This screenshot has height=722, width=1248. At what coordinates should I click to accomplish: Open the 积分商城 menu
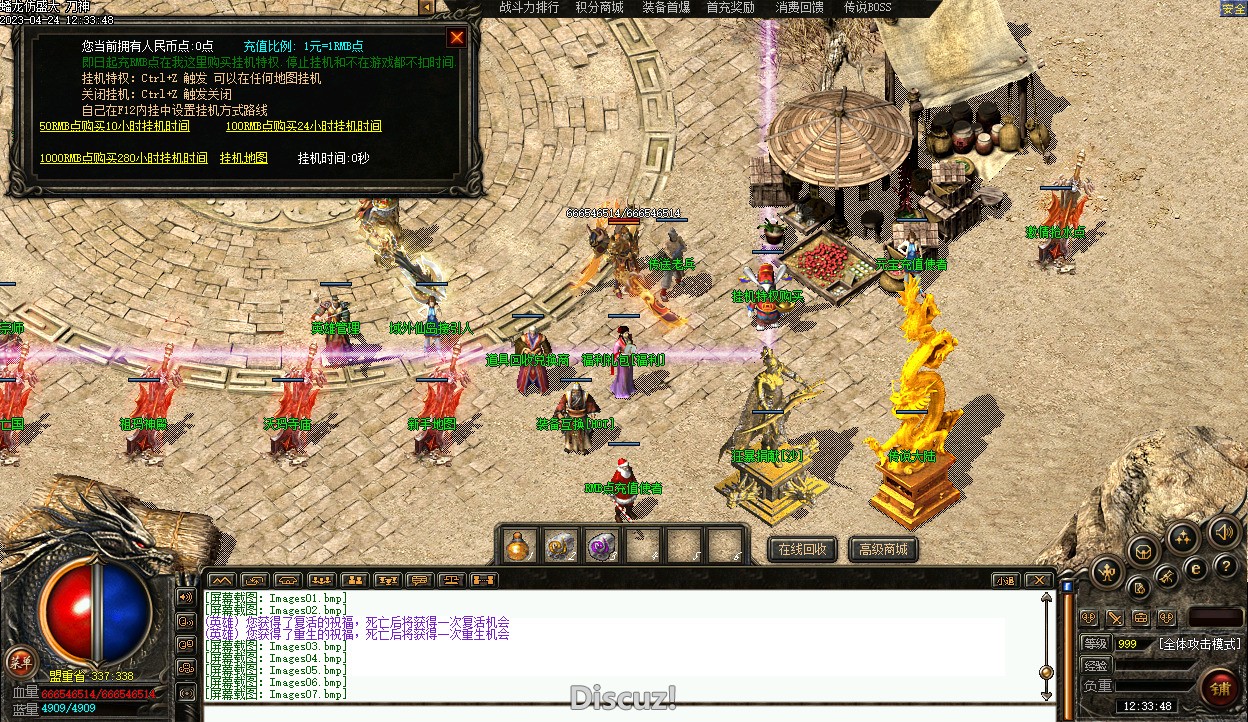[x=599, y=8]
